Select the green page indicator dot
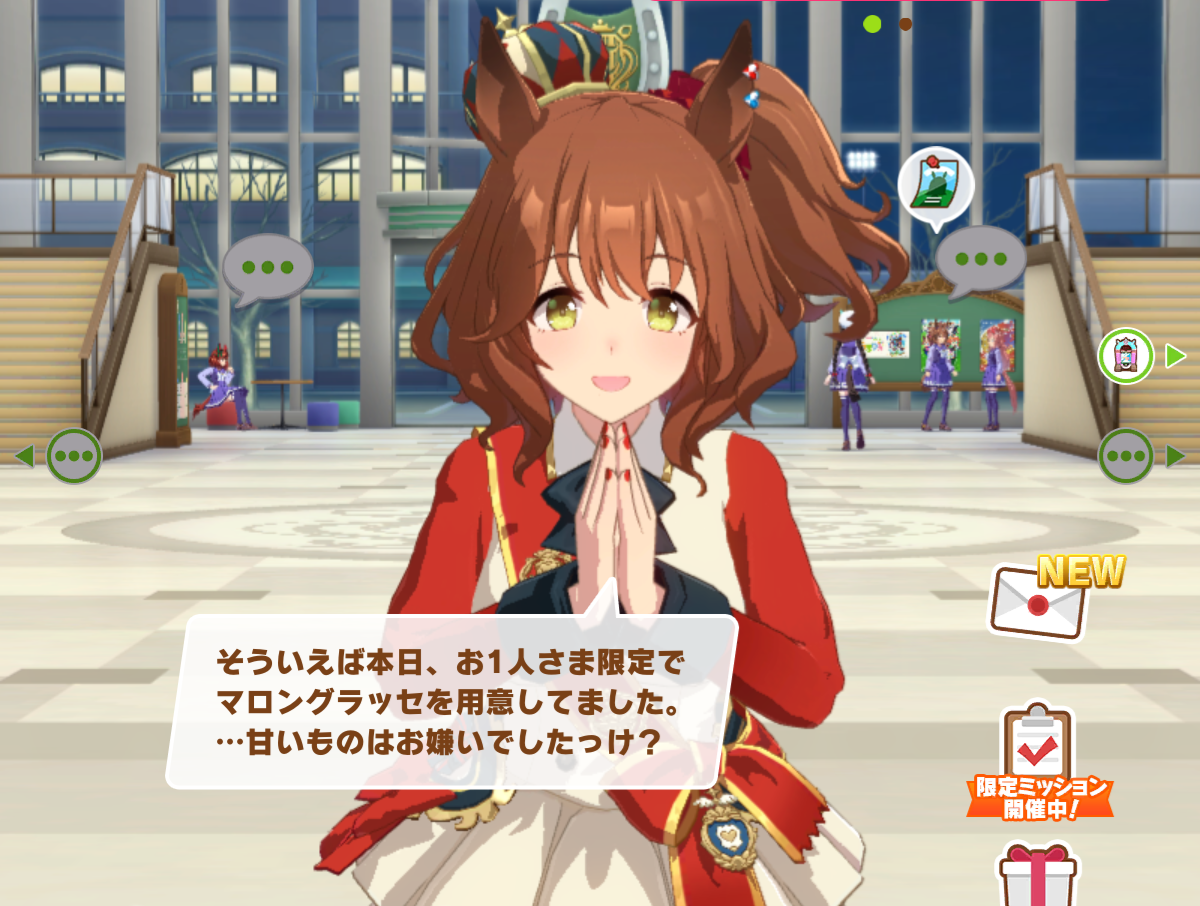This screenshot has height=906, width=1200. (872, 24)
